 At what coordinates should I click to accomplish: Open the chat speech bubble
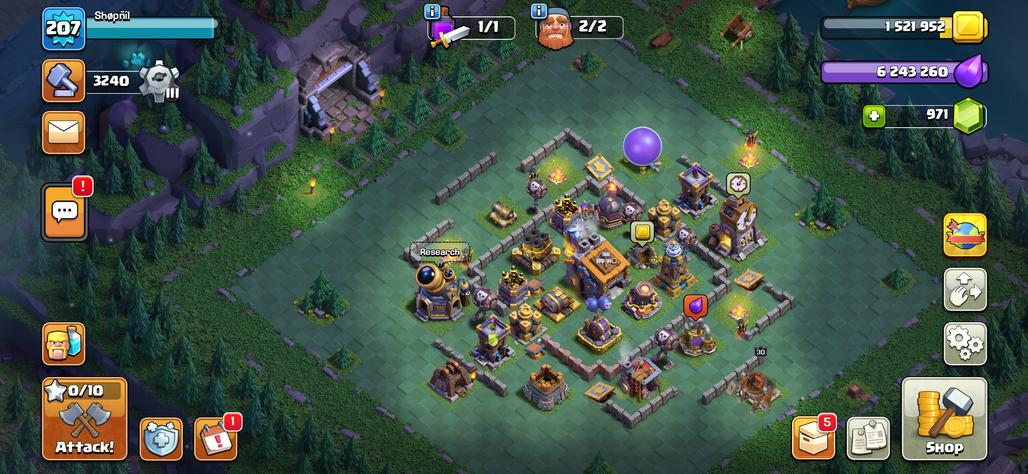click(x=64, y=211)
